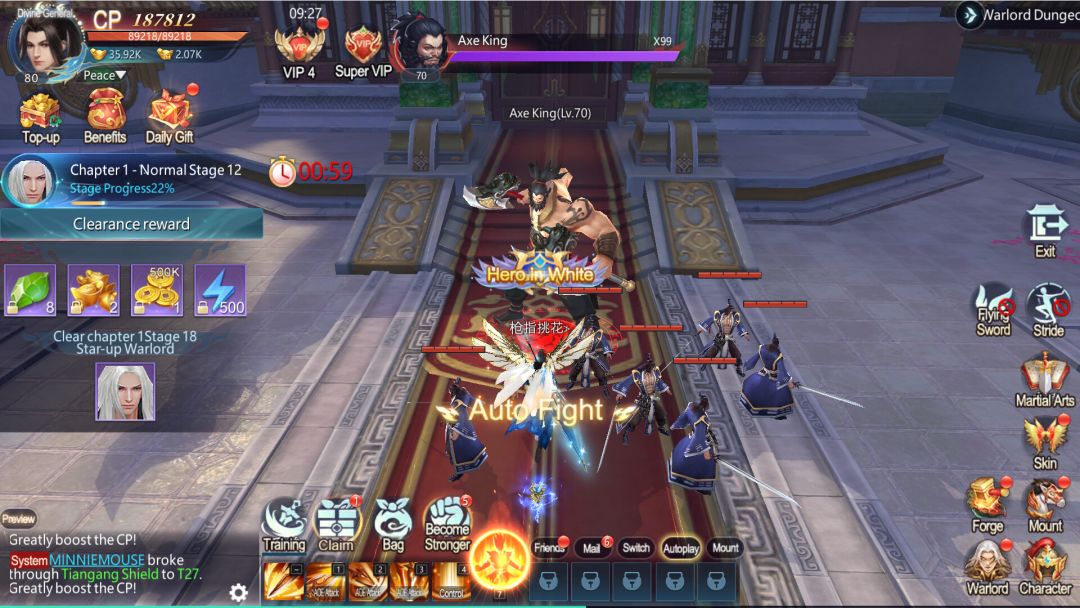
Task: Use the Stride movement skill
Action: pos(1047,308)
